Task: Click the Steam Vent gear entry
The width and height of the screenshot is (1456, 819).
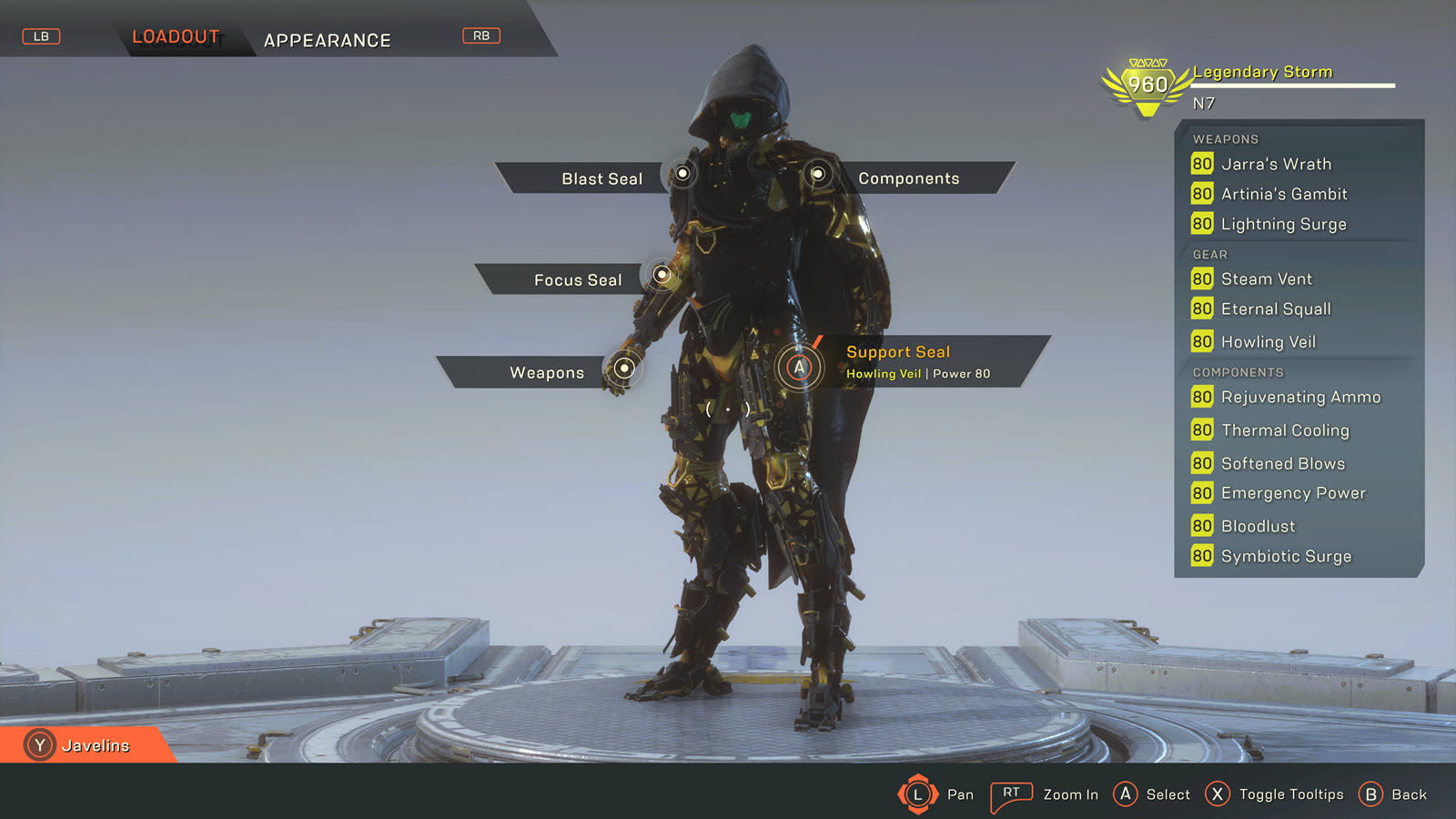Action: pyautogui.click(x=1266, y=279)
